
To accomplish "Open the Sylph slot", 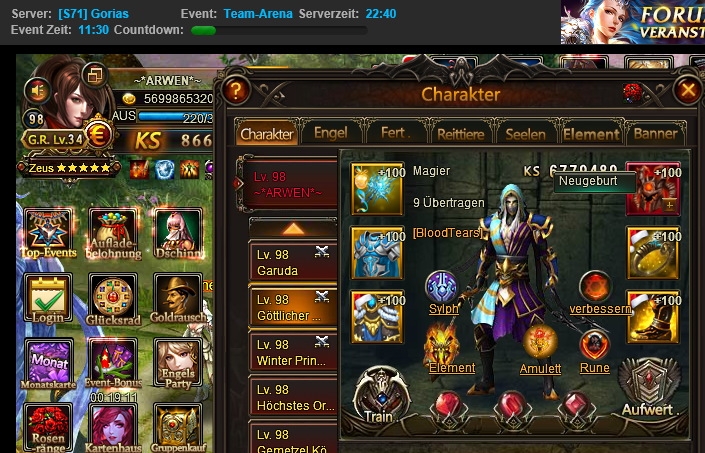I will tap(442, 288).
